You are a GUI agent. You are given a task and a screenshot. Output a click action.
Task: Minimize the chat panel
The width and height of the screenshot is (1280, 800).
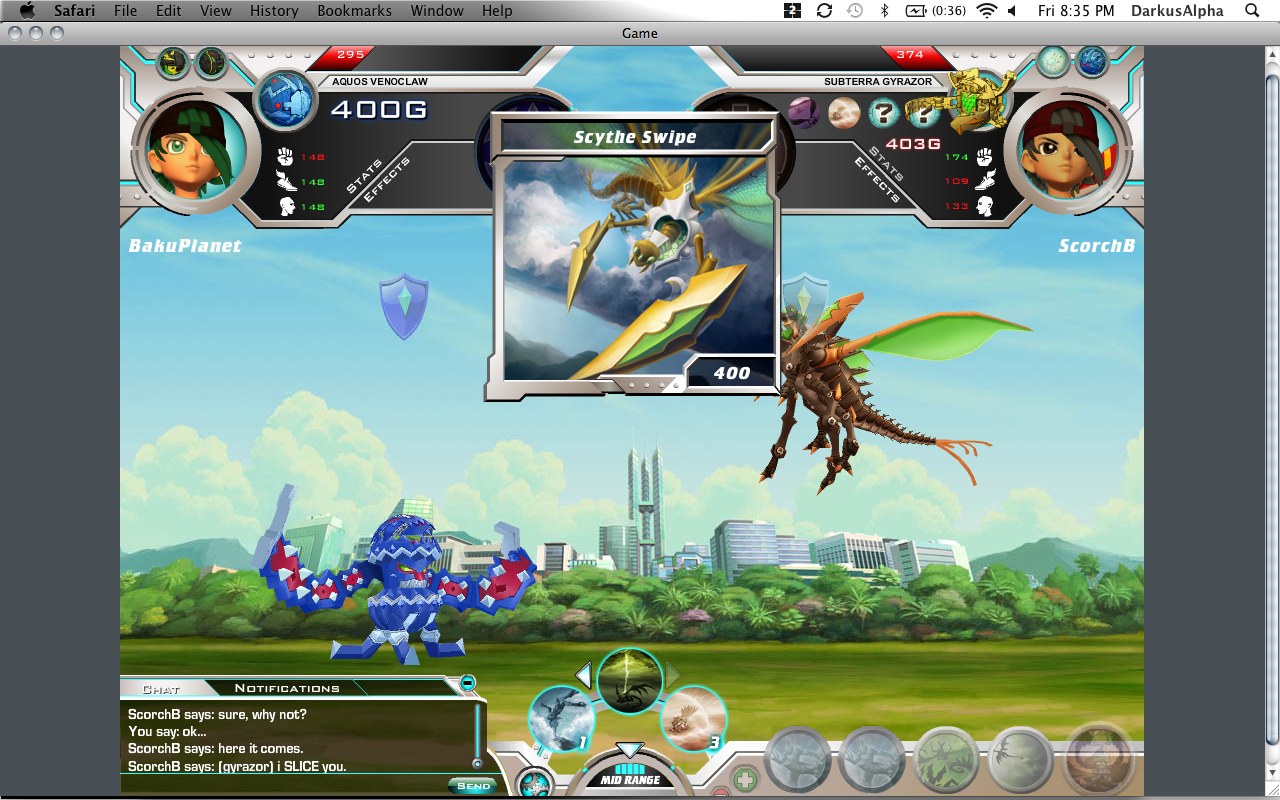[x=467, y=682]
